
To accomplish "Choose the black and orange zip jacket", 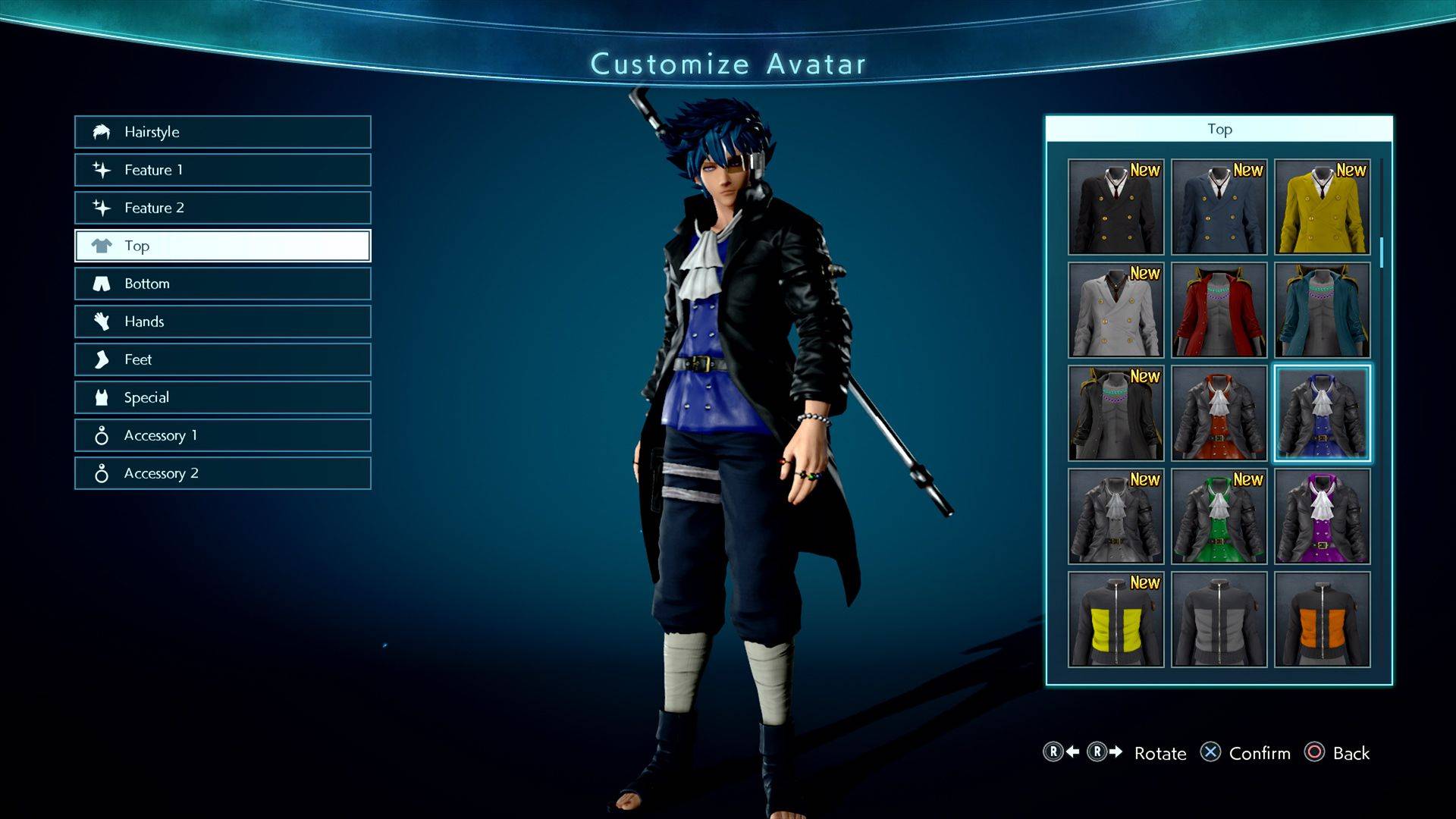I will point(1322,620).
